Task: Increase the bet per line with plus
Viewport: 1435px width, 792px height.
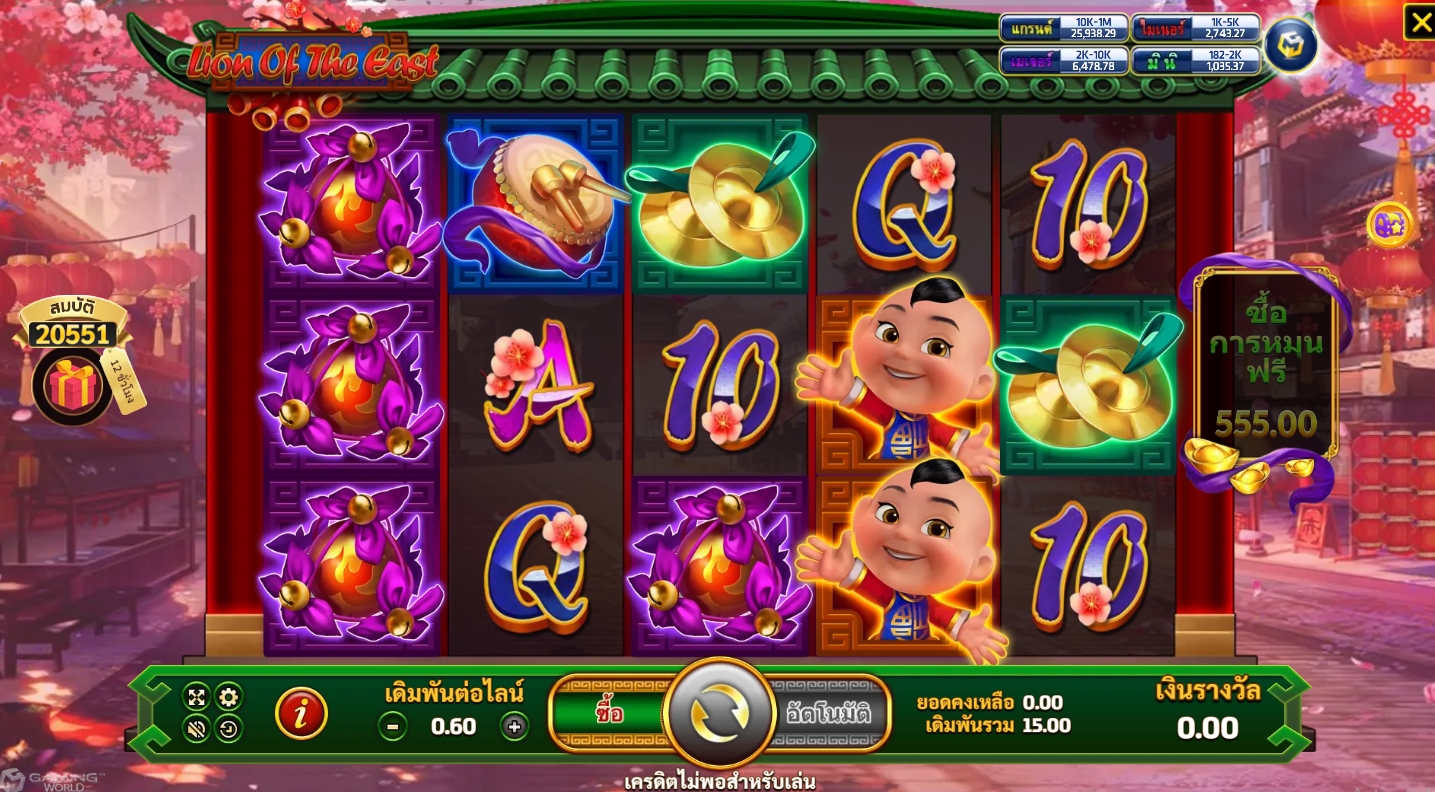Action: pyautogui.click(x=514, y=727)
